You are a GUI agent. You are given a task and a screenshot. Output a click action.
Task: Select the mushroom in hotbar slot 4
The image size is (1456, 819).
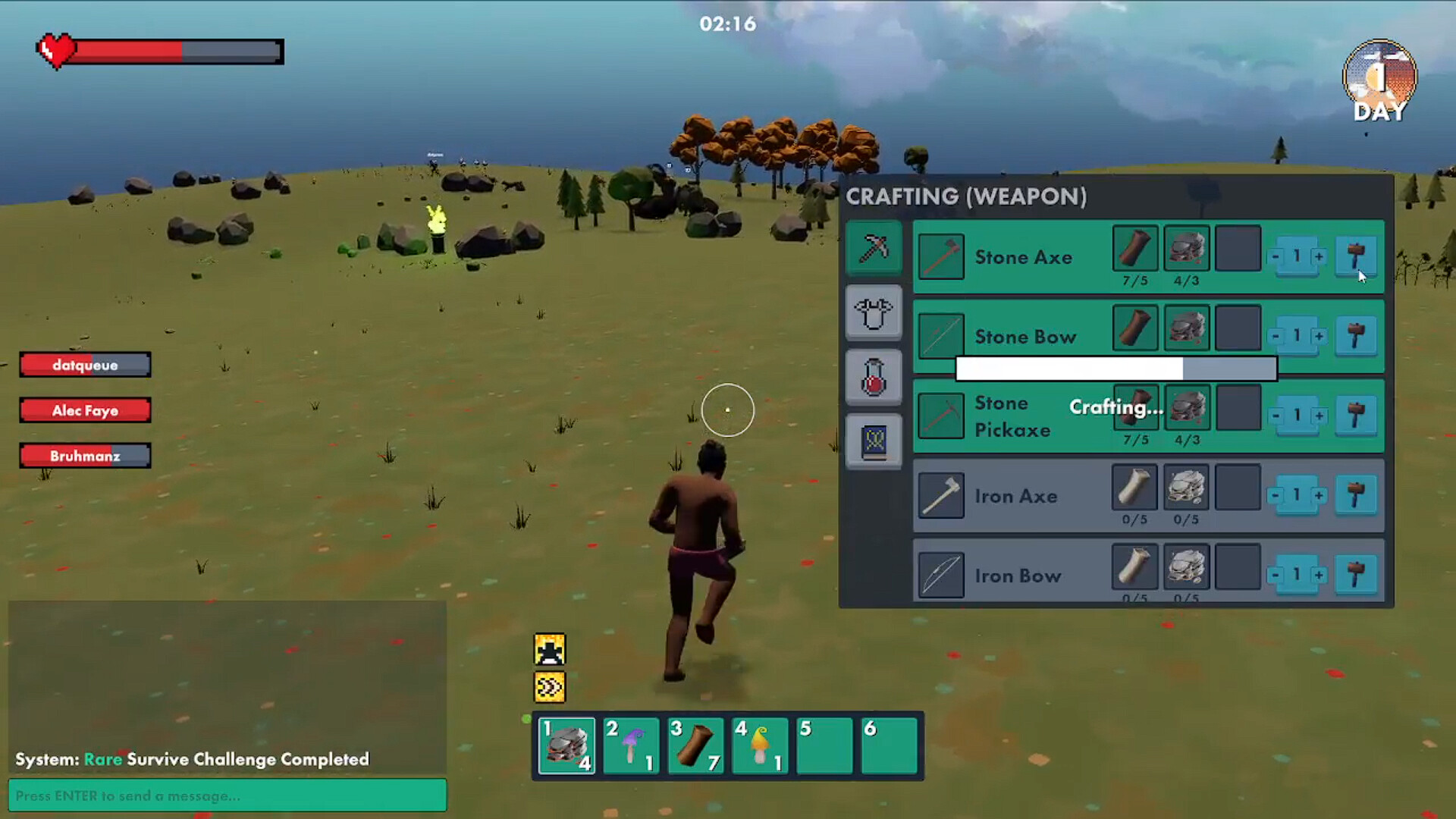point(759,745)
